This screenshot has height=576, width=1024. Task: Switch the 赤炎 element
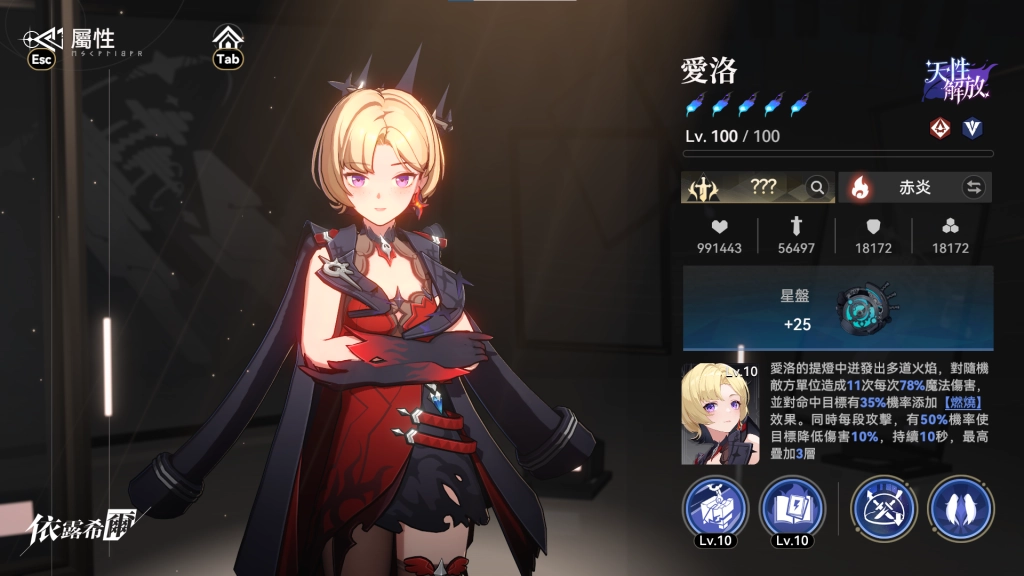tap(973, 187)
